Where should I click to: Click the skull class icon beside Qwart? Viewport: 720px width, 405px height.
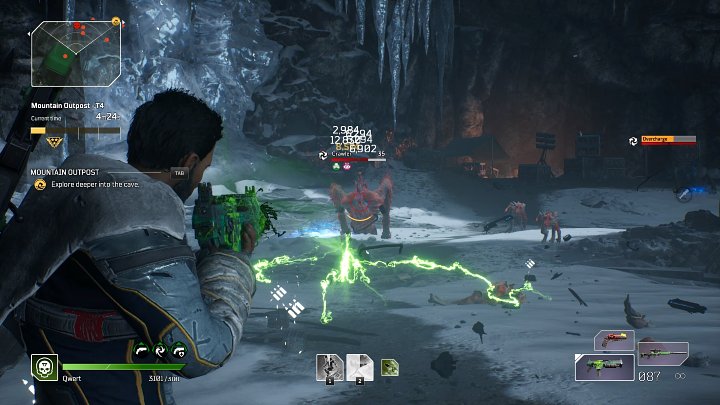pyautogui.click(x=44, y=368)
